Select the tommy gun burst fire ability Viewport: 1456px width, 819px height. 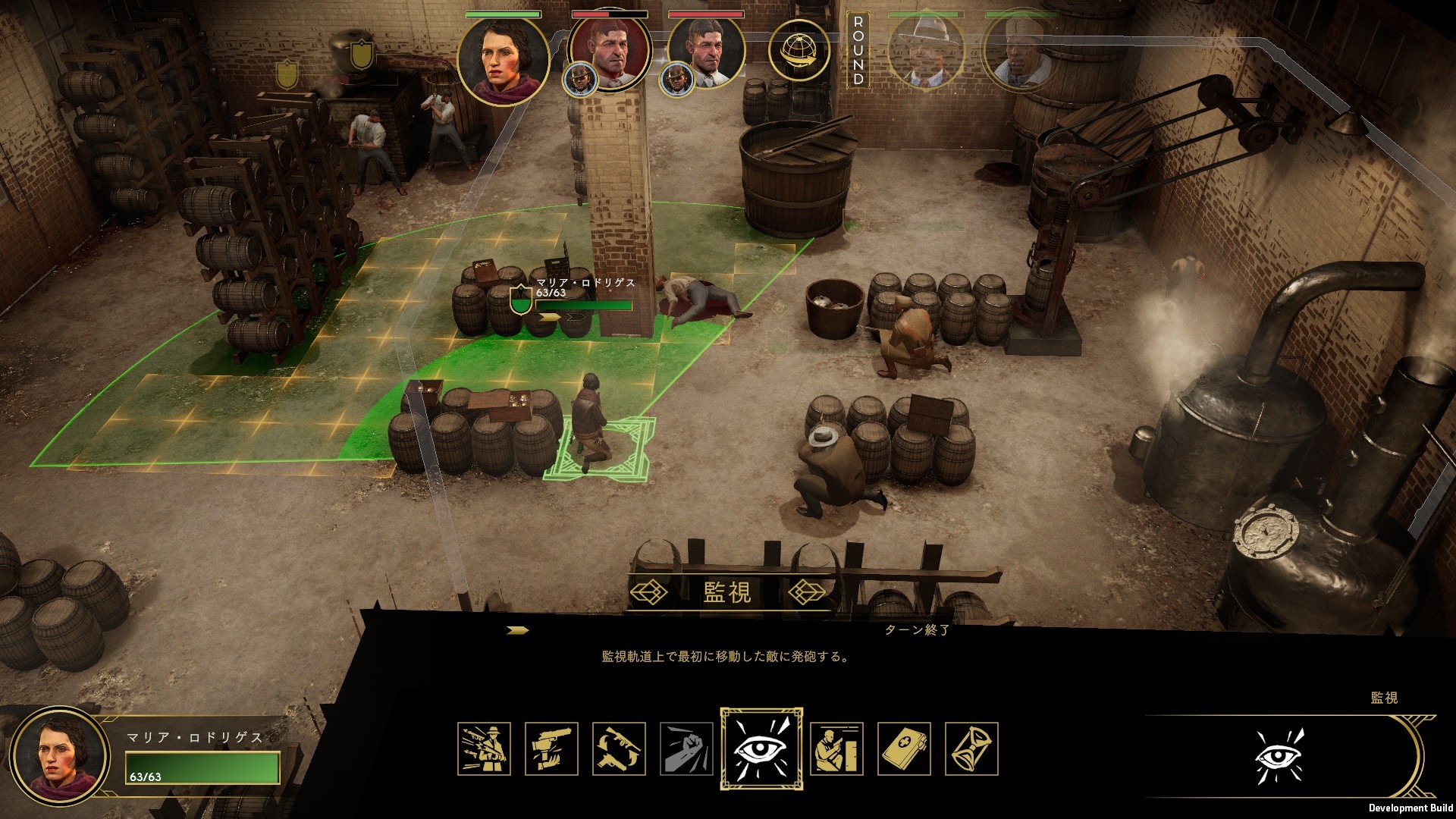(x=484, y=749)
